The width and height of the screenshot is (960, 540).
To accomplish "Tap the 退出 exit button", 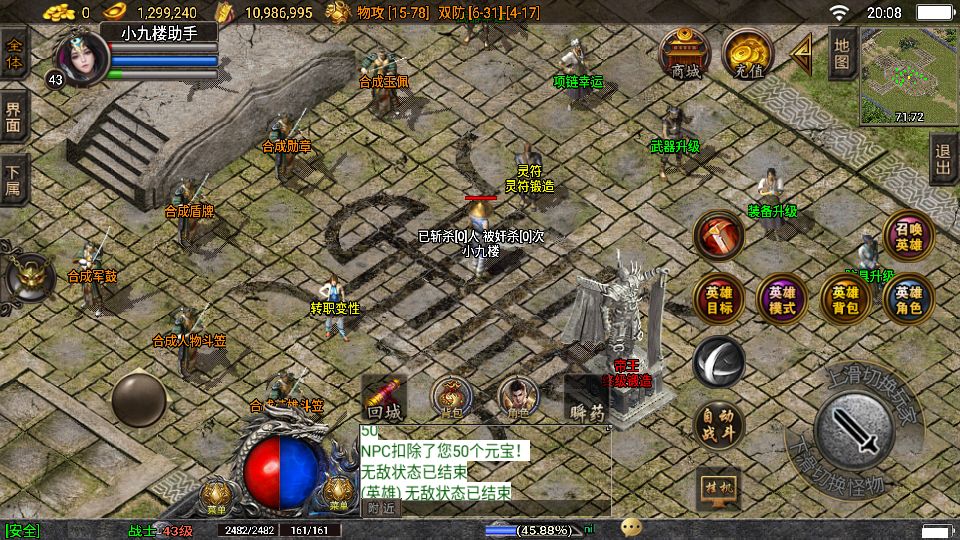I will (943, 159).
